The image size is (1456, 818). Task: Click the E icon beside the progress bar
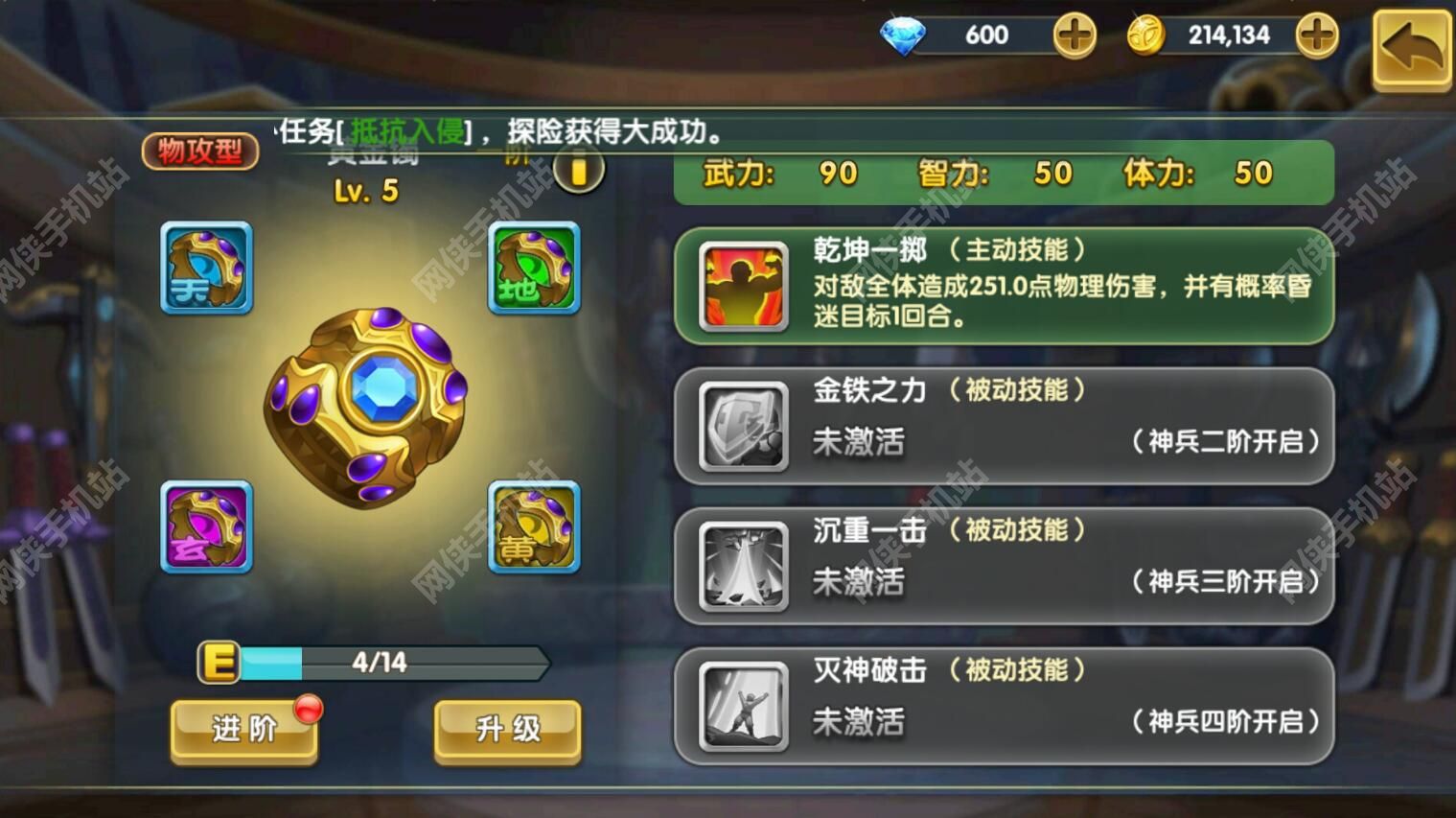pos(218,660)
